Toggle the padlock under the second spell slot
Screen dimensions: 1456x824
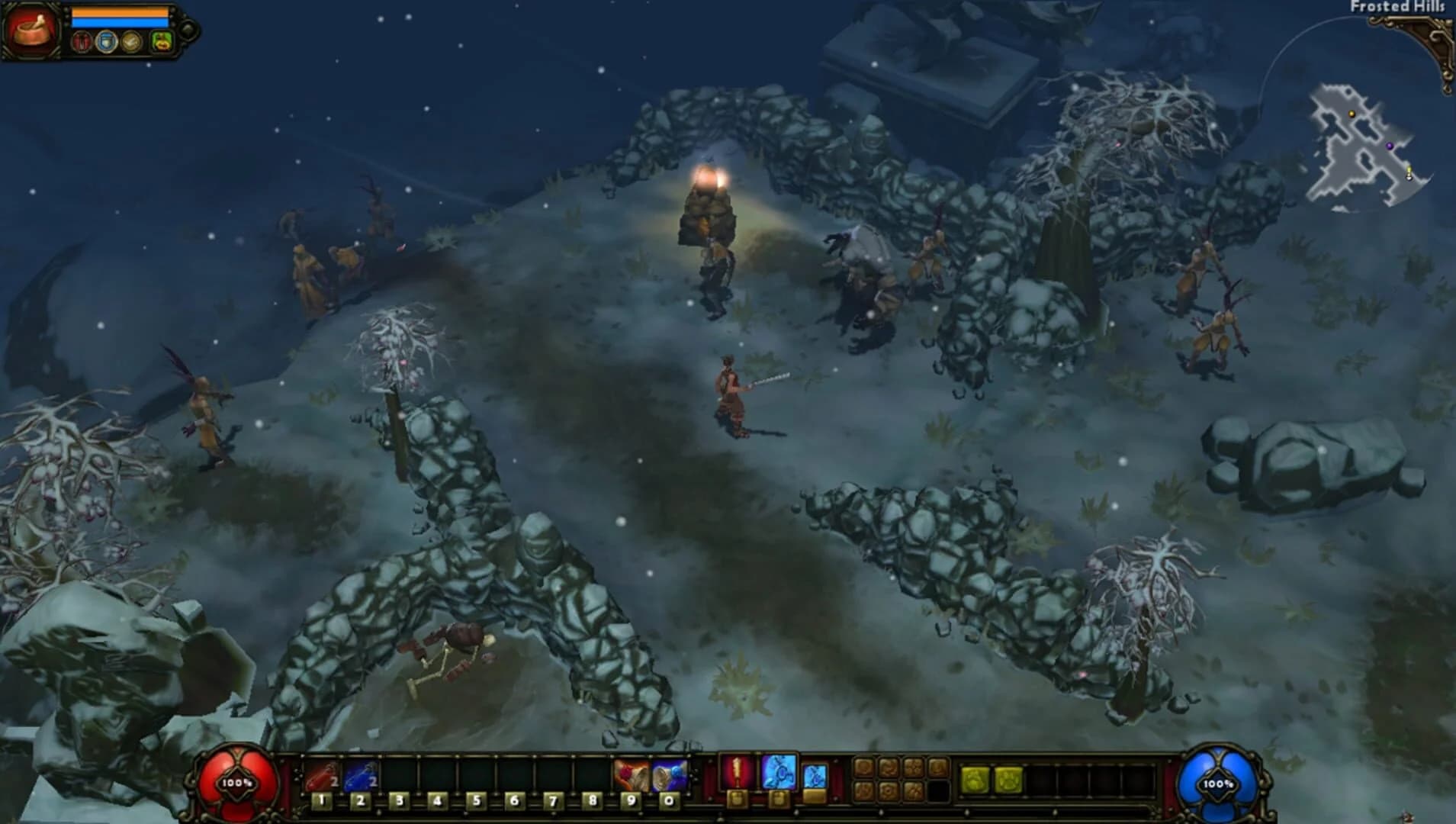[779, 799]
